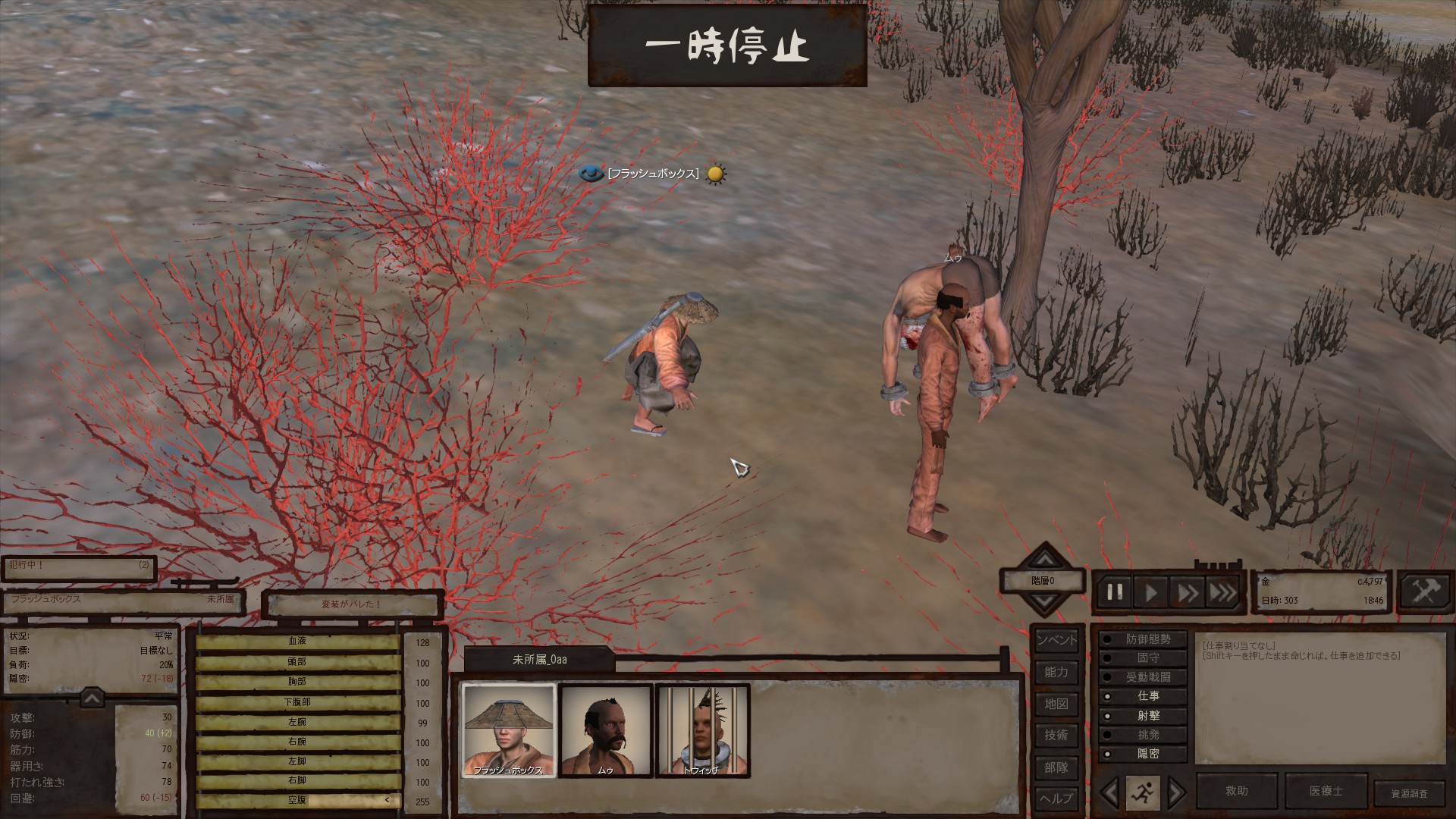Resume at normal speed with the play button
Screen dimensions: 1456x819
1150,592
